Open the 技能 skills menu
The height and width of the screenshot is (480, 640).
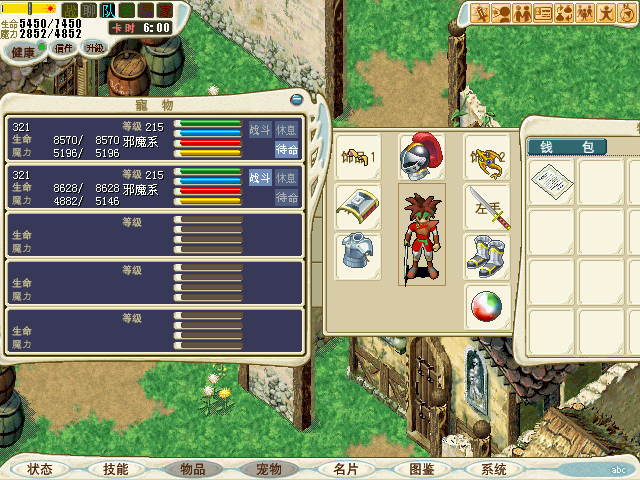115,469
